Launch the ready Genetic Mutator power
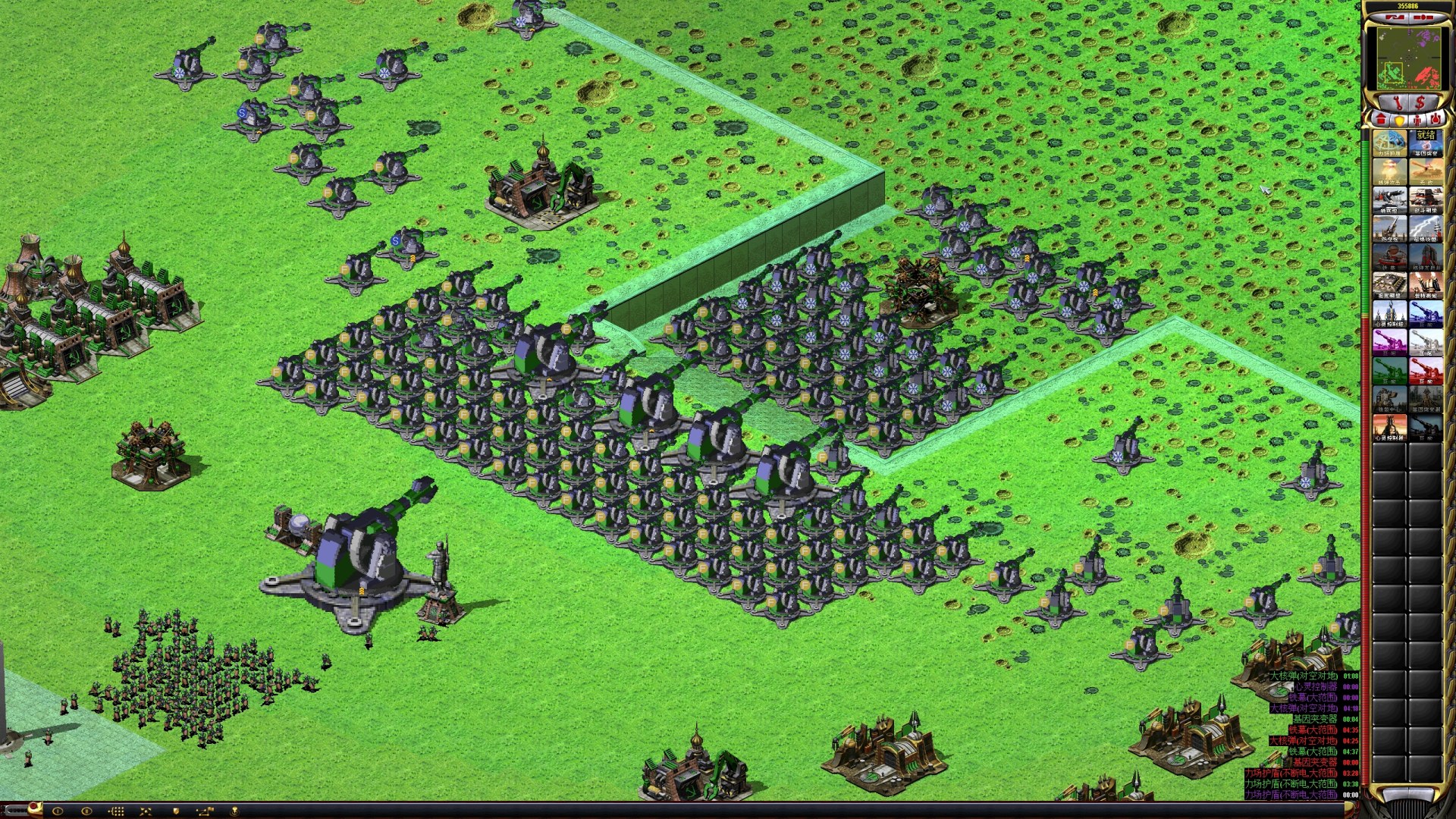This screenshot has height=819, width=1456. [1426, 143]
